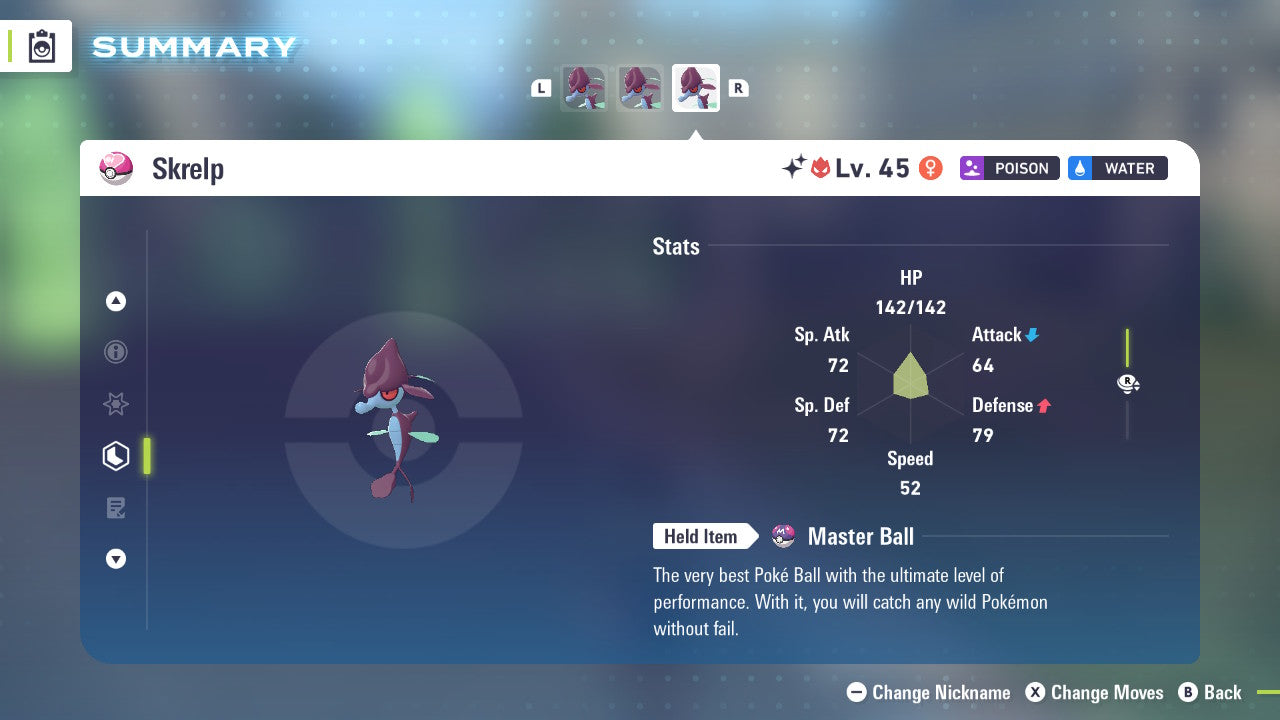Screen dimensions: 1280x720
Task: Open the trainer memo panel icon
Action: [x=116, y=508]
